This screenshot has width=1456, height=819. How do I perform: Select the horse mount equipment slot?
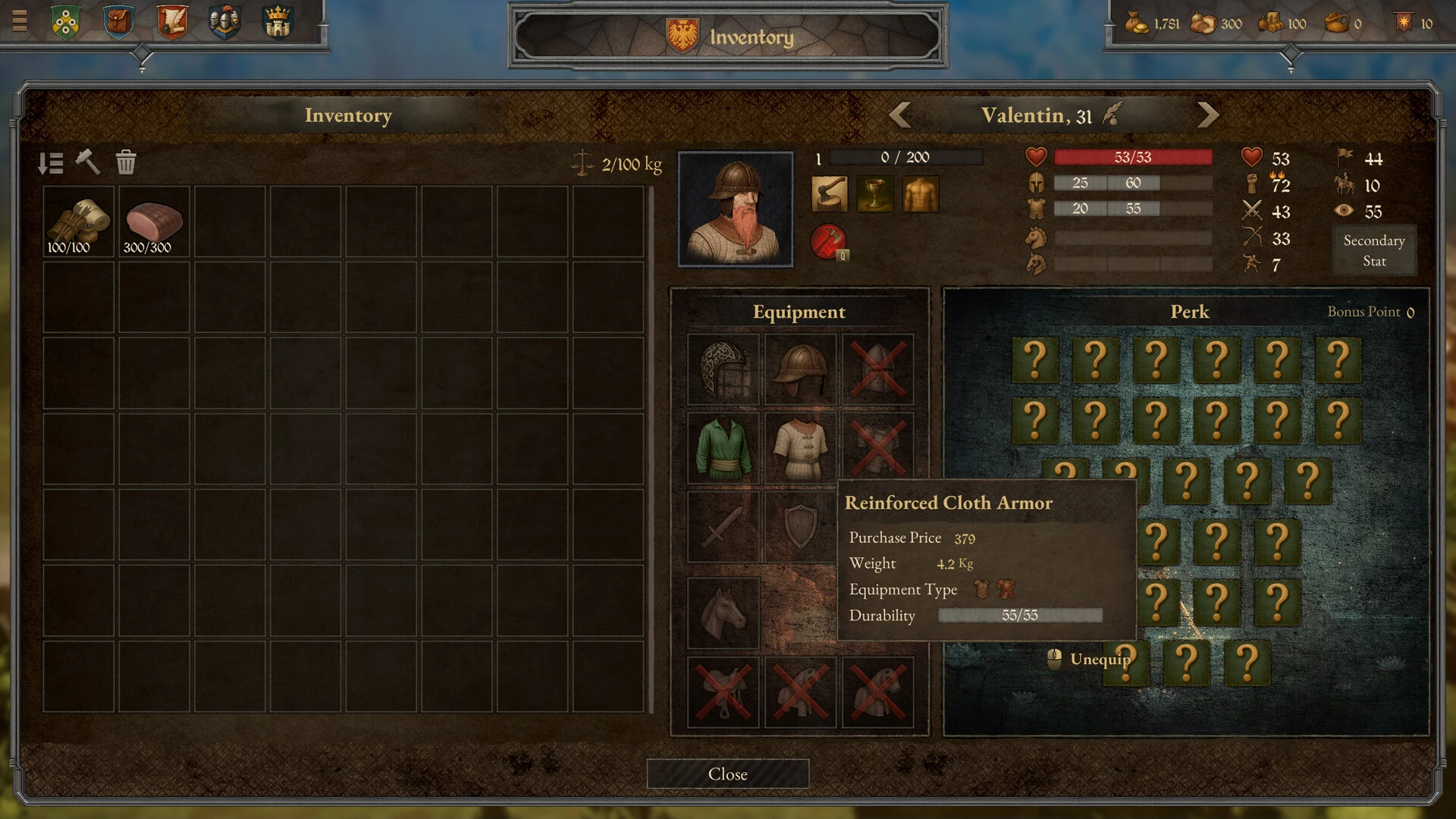click(x=723, y=613)
